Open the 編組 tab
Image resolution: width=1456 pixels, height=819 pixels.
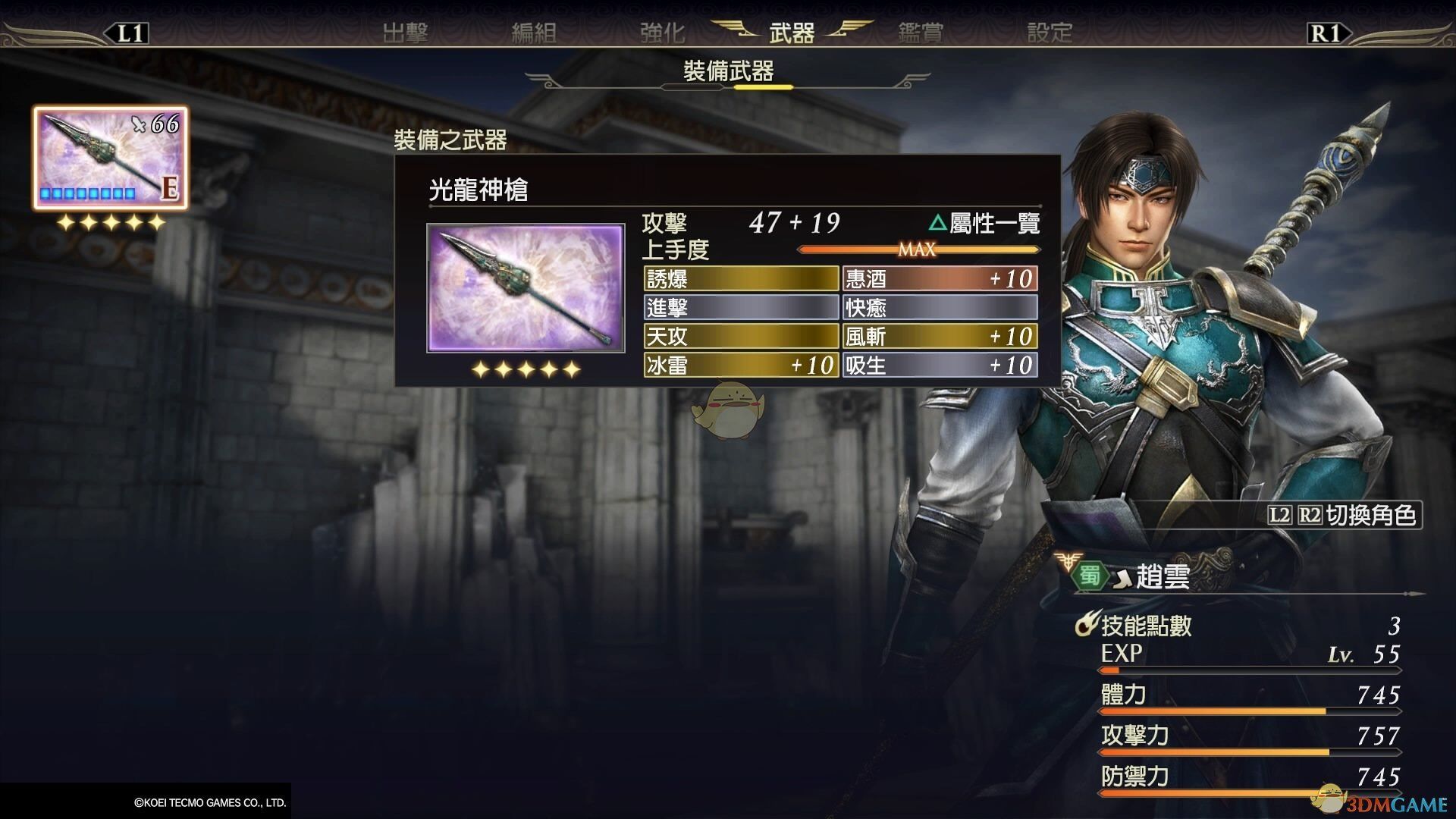(x=533, y=33)
